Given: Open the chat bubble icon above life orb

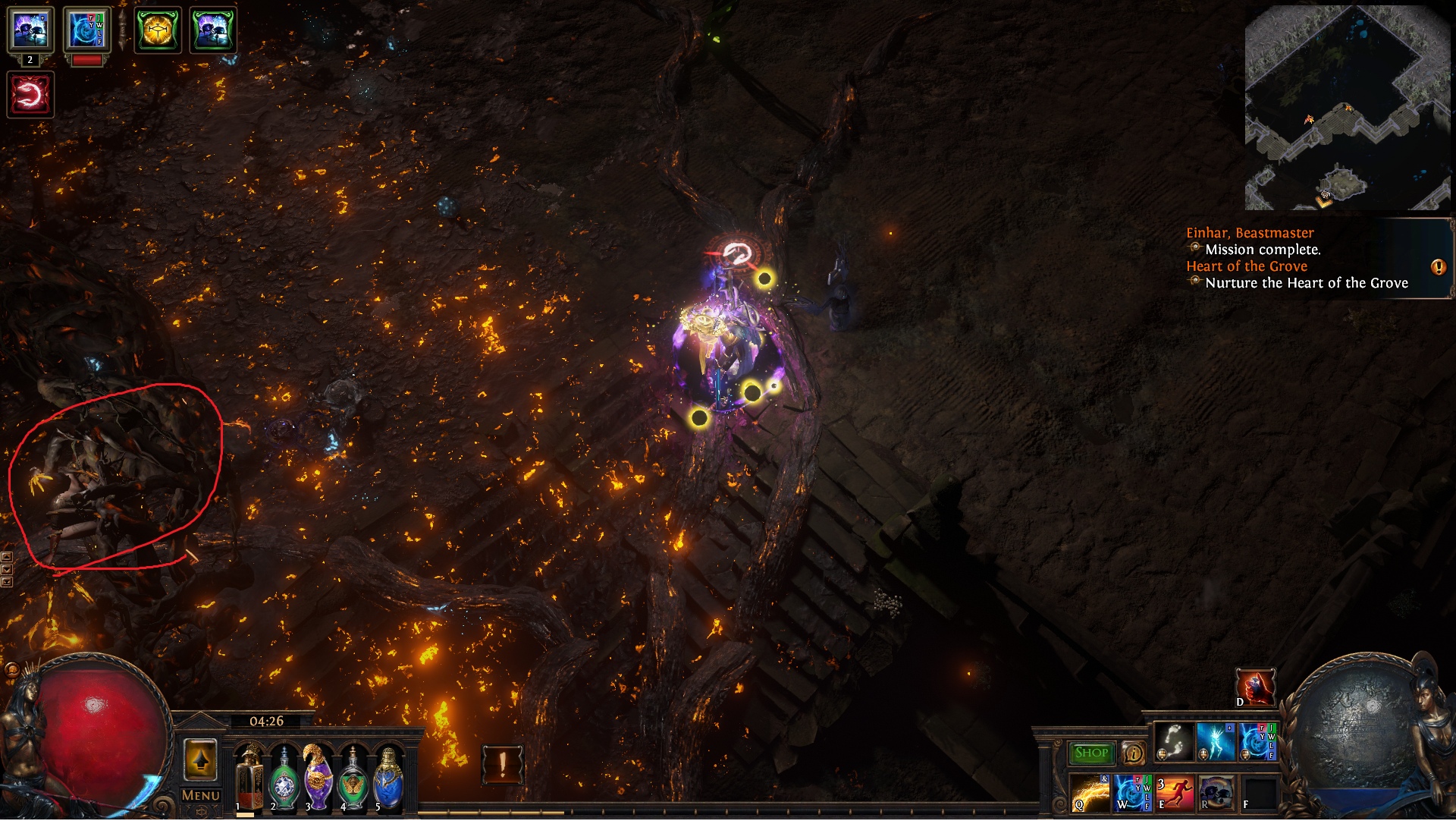Looking at the screenshot, I should point(11,670).
